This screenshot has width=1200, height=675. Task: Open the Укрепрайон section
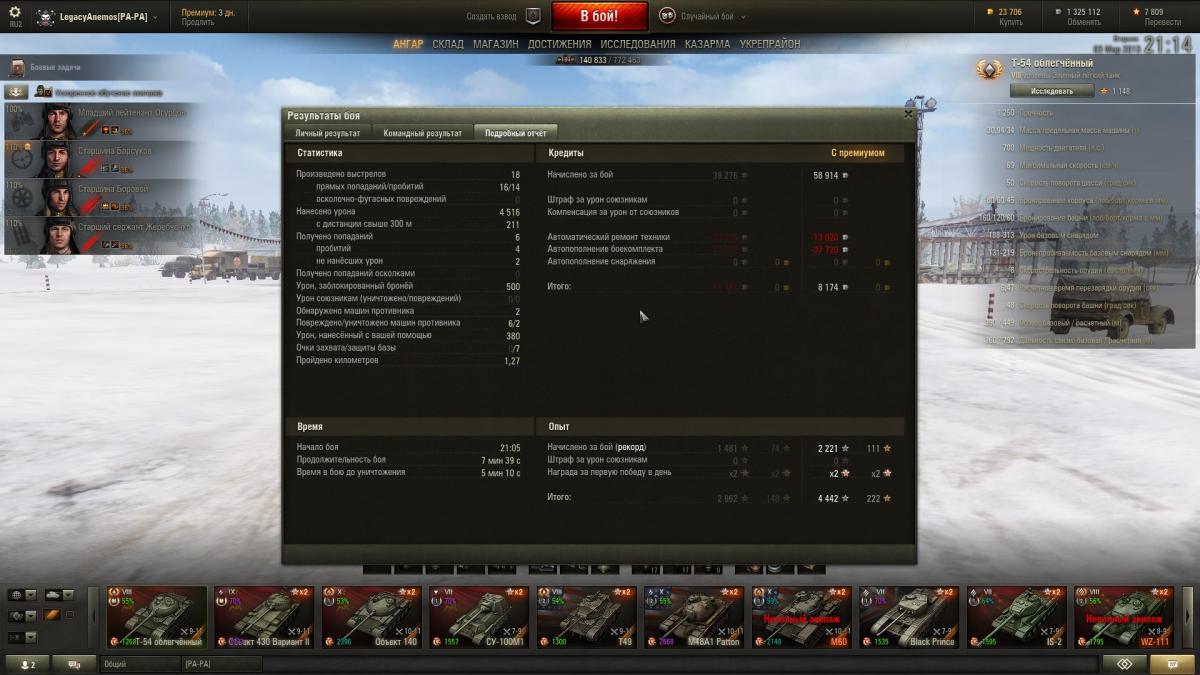pos(769,44)
